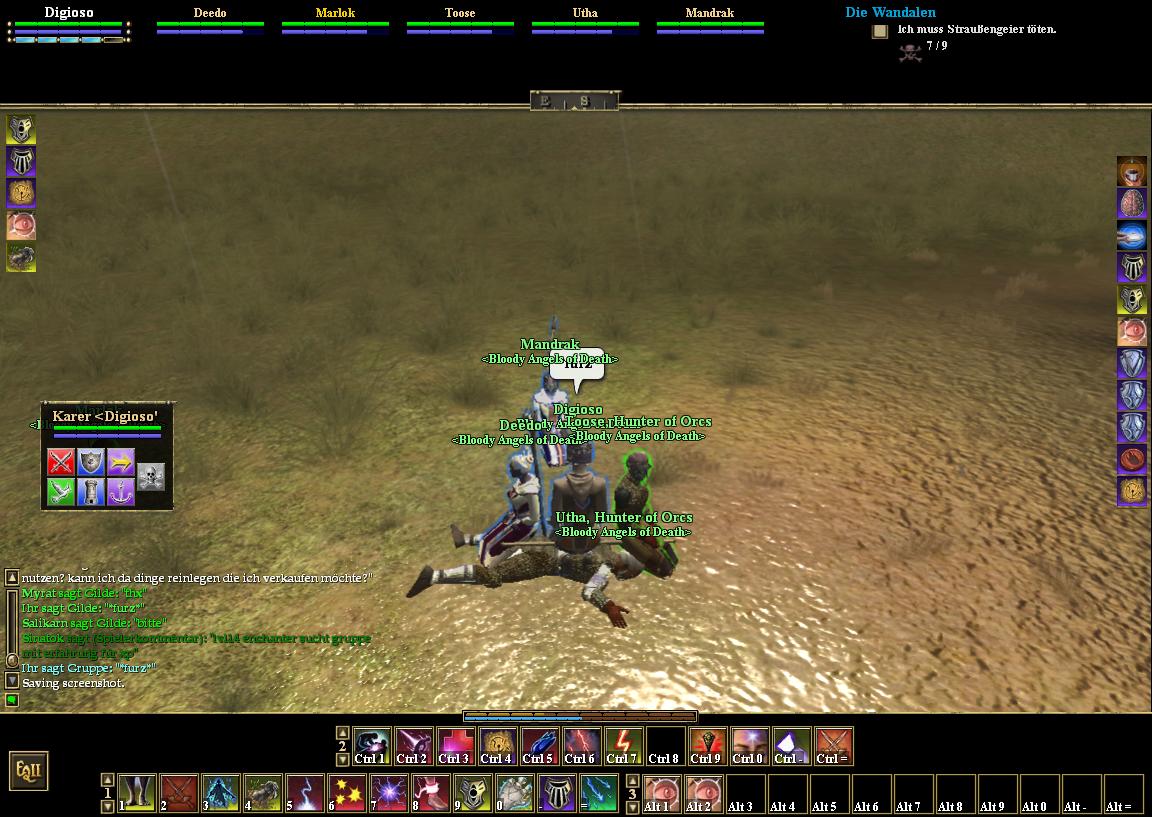Open the EQII main menu button
This screenshot has width=1152, height=817.
[28, 771]
